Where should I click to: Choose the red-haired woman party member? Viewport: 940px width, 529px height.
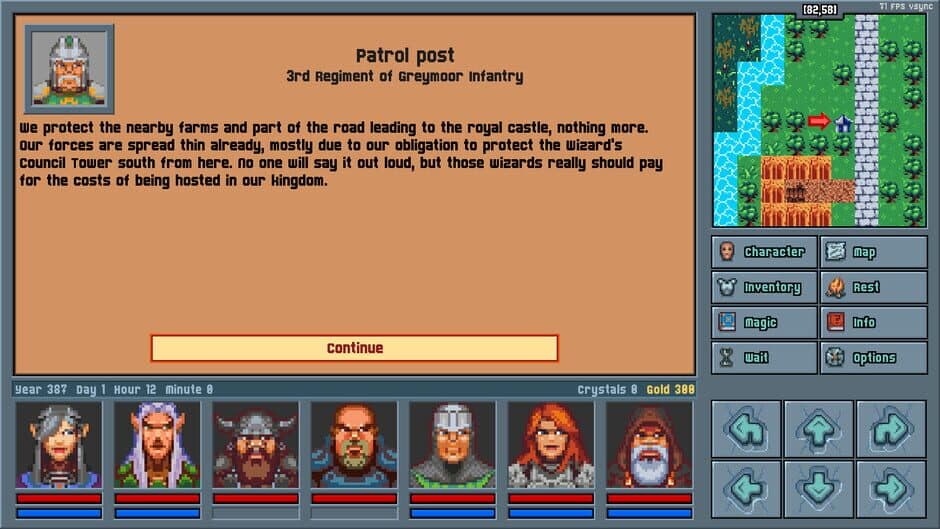pos(551,445)
